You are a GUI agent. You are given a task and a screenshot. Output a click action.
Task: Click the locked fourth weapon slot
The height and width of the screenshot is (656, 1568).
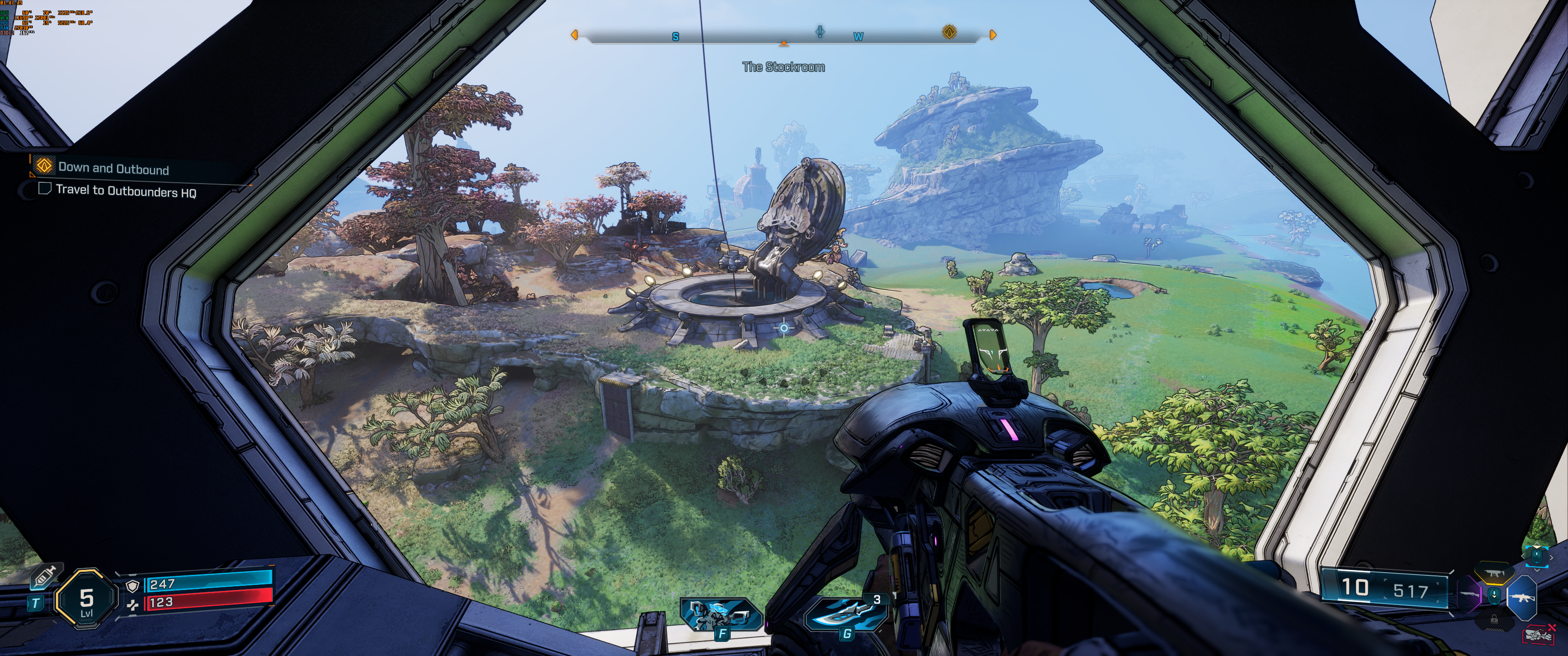(x=1494, y=620)
